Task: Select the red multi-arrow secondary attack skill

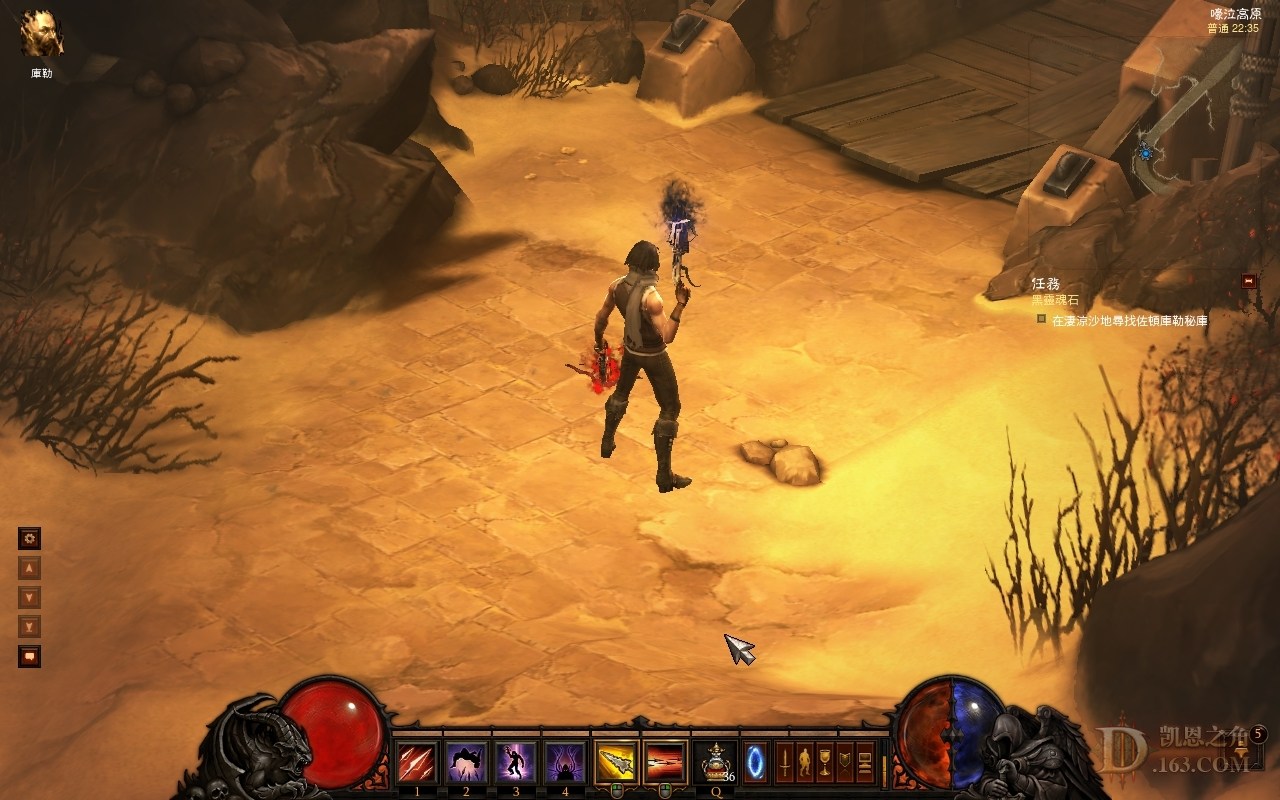Action: coord(665,763)
